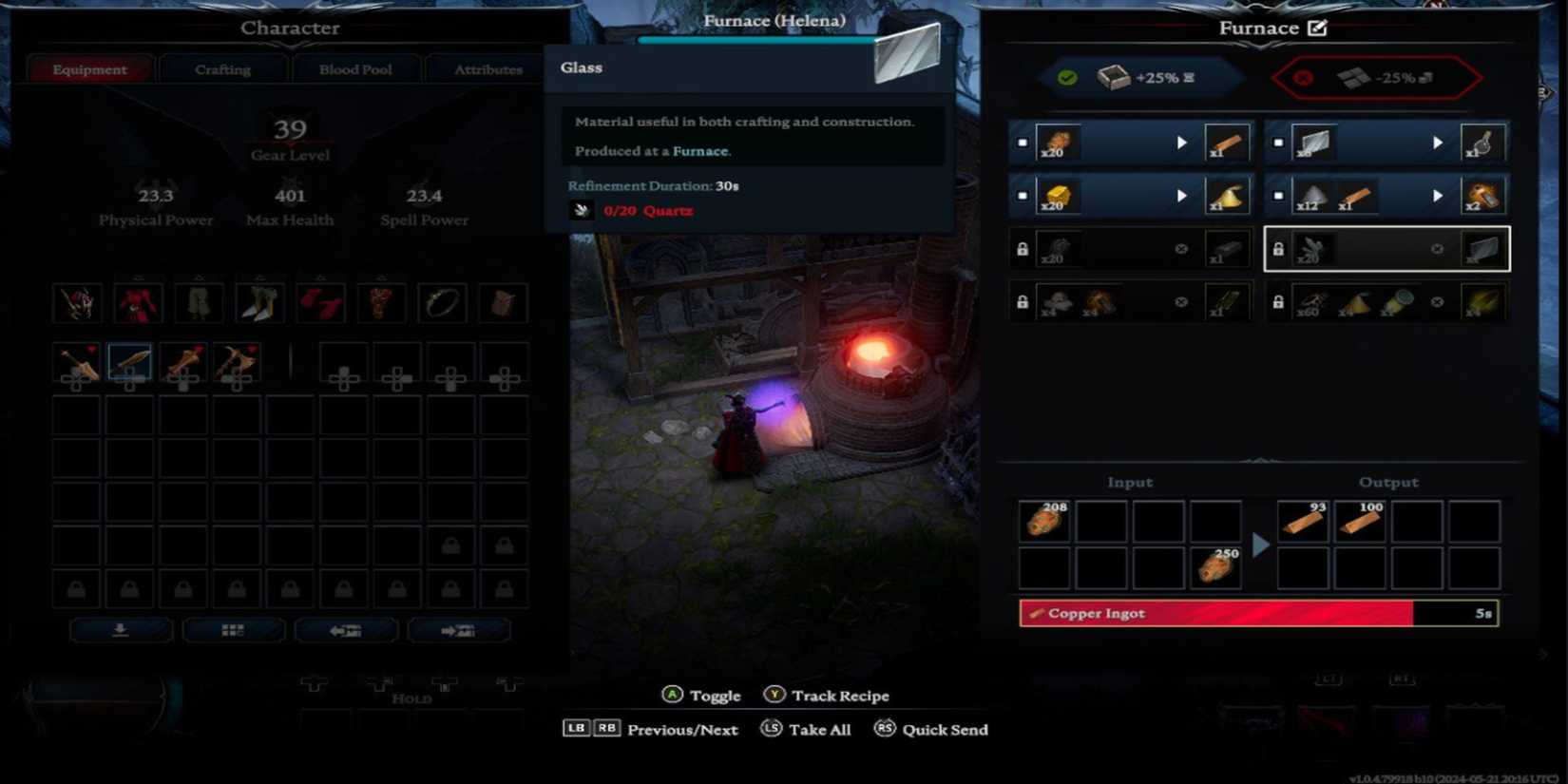
Task: Click the deposit-all down arrow icon
Action: [120, 629]
